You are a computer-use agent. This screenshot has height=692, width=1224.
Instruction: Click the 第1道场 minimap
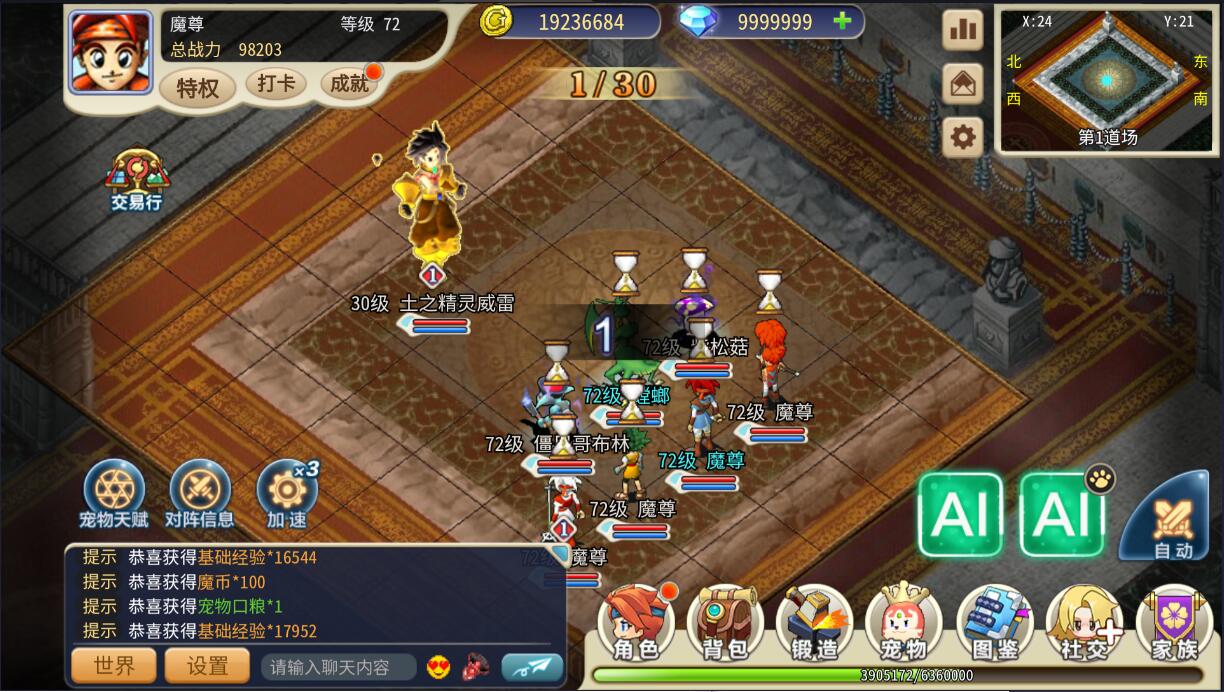1106,80
